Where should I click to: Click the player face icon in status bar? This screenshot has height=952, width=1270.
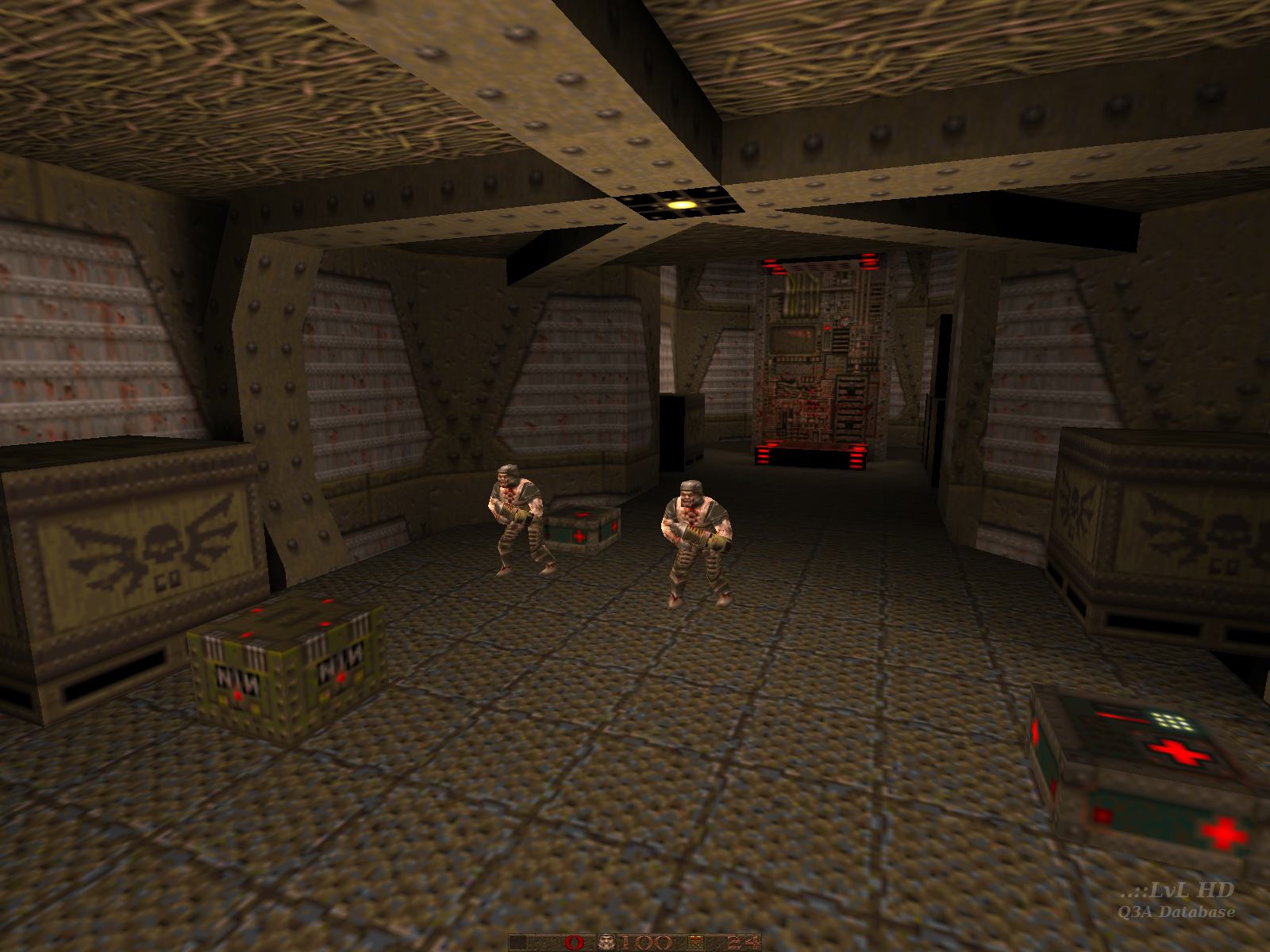(608, 942)
